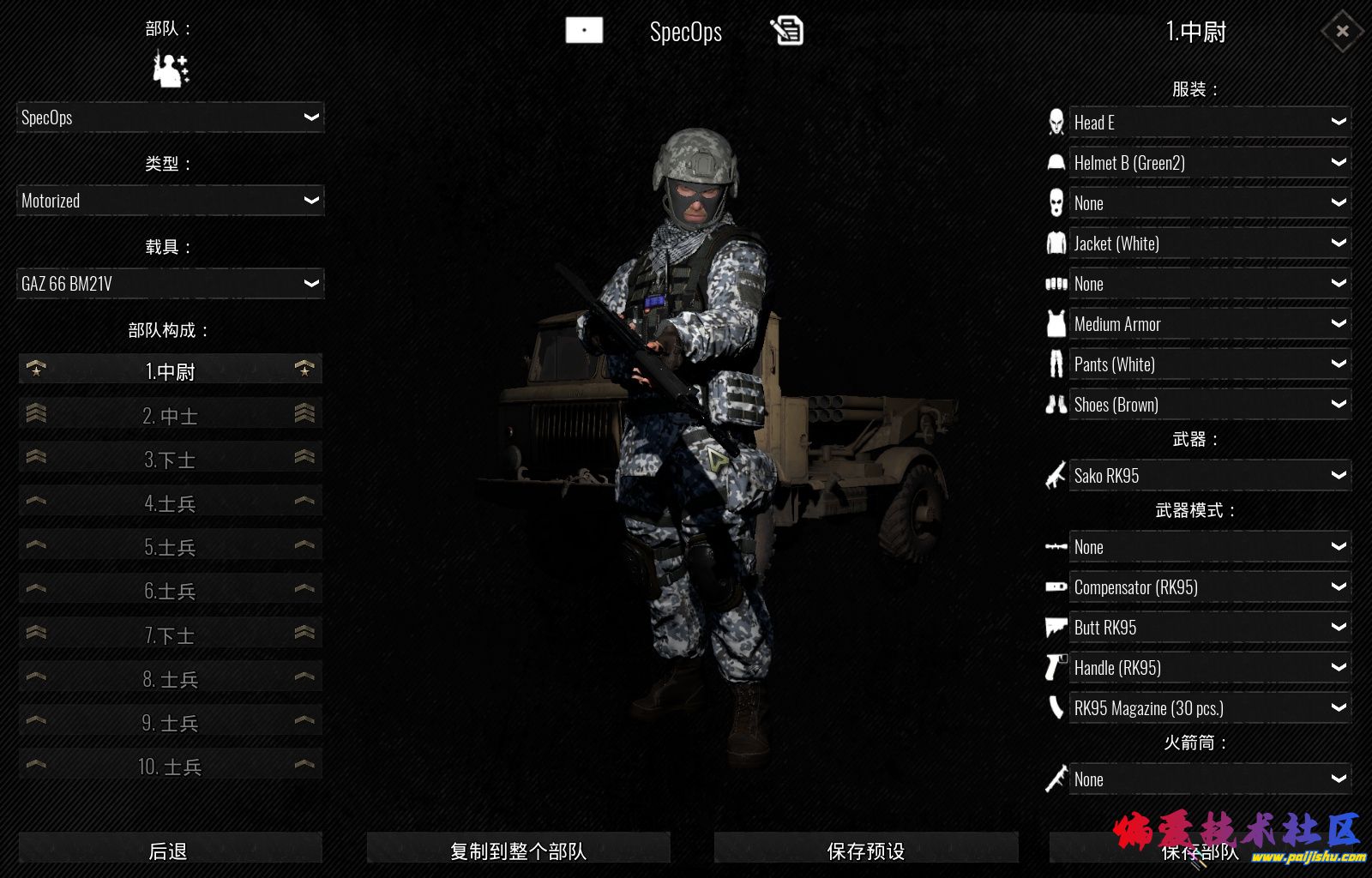Change the GAZ 66 BM21V vehicle
This screenshot has width=1372, height=878.
point(170,284)
